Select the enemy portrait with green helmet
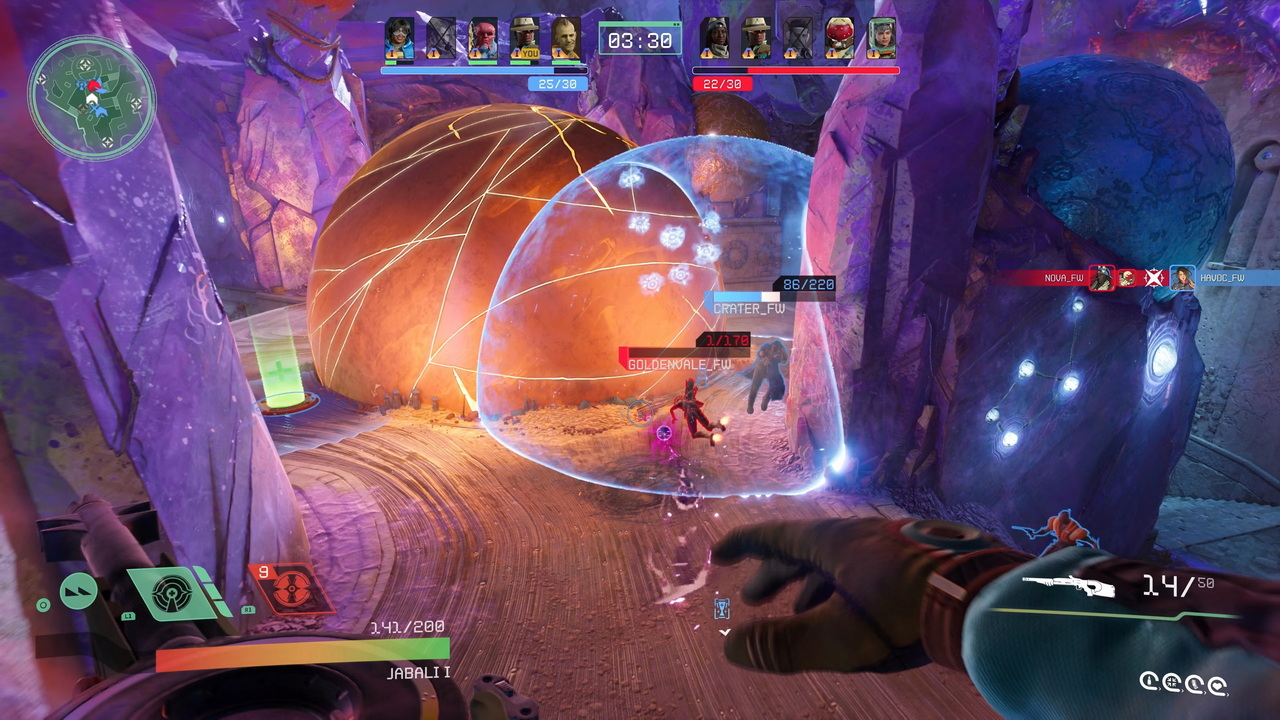The image size is (1280, 720). point(881,38)
